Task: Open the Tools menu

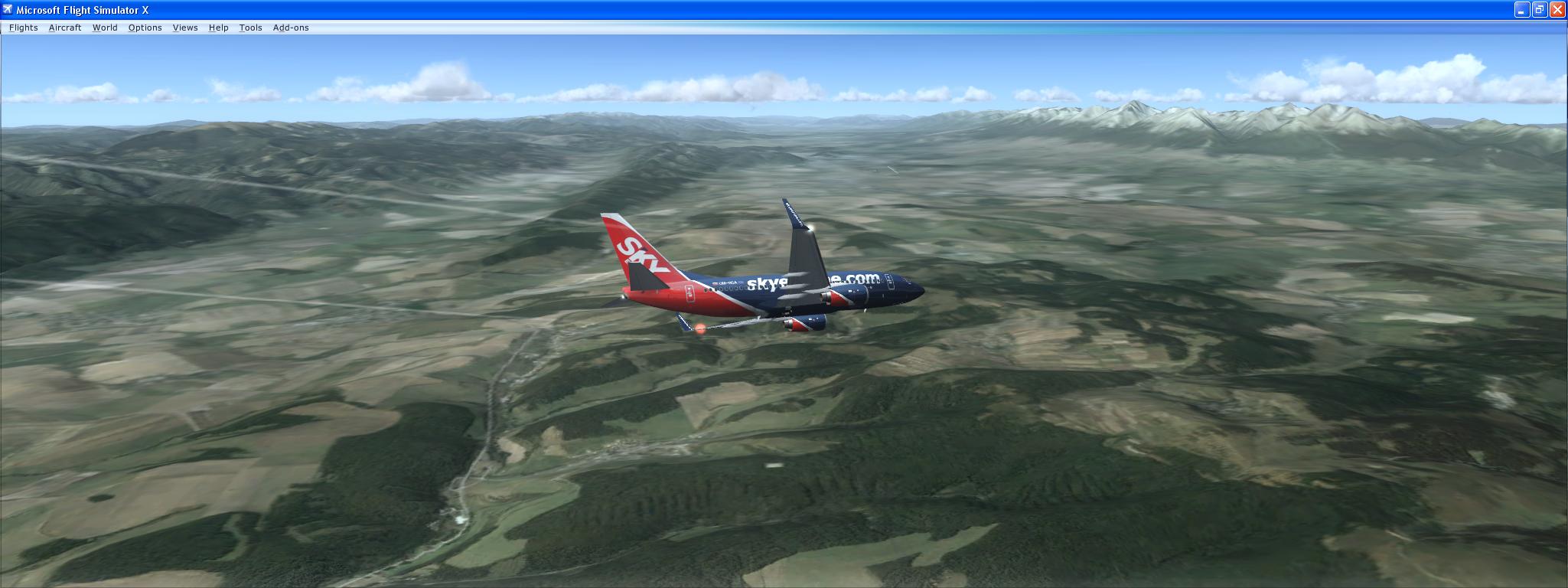Action: [x=249, y=28]
